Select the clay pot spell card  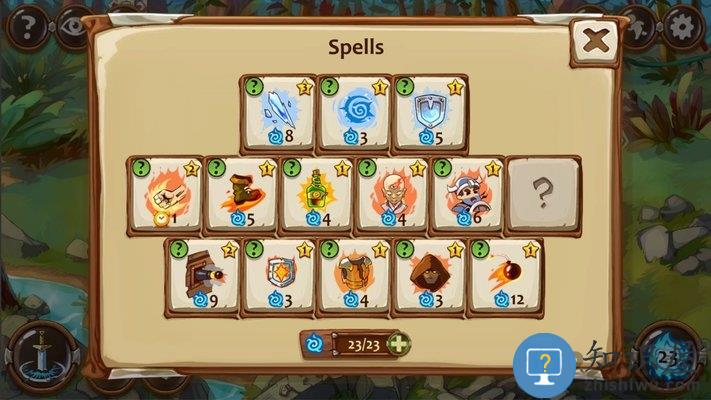pyautogui.click(x=354, y=276)
